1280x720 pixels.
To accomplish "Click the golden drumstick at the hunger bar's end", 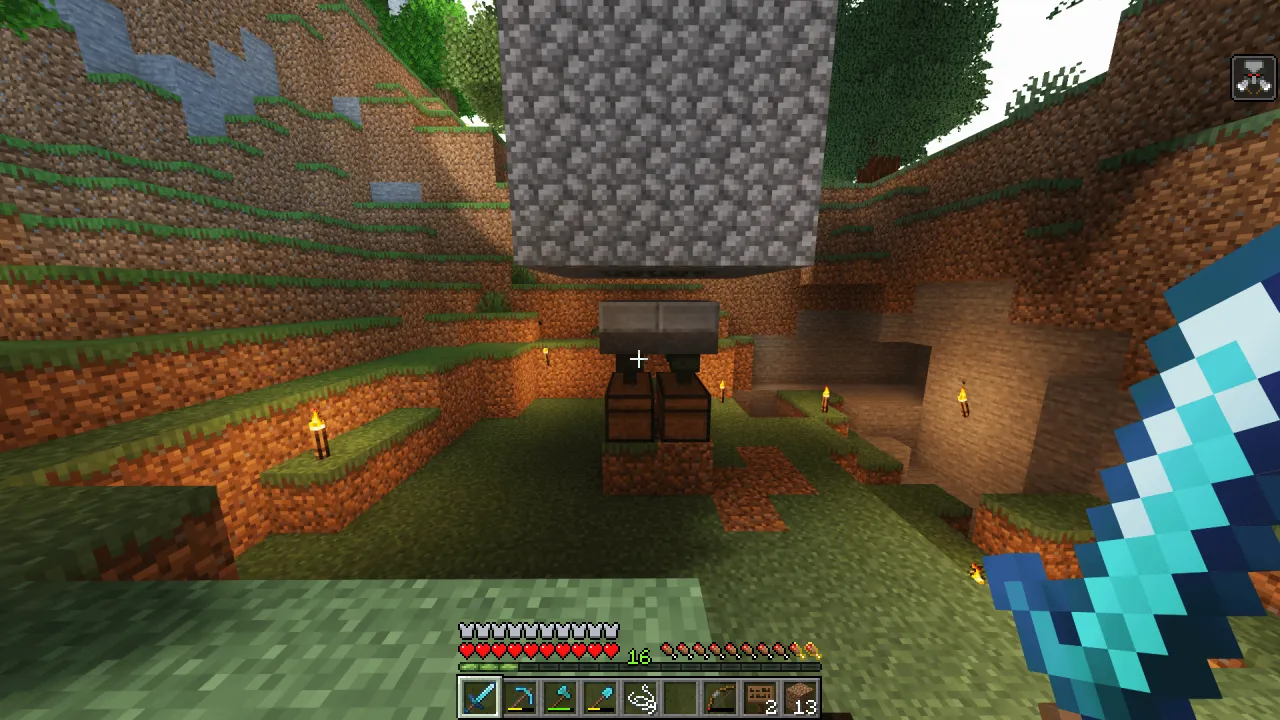I will pos(815,648).
